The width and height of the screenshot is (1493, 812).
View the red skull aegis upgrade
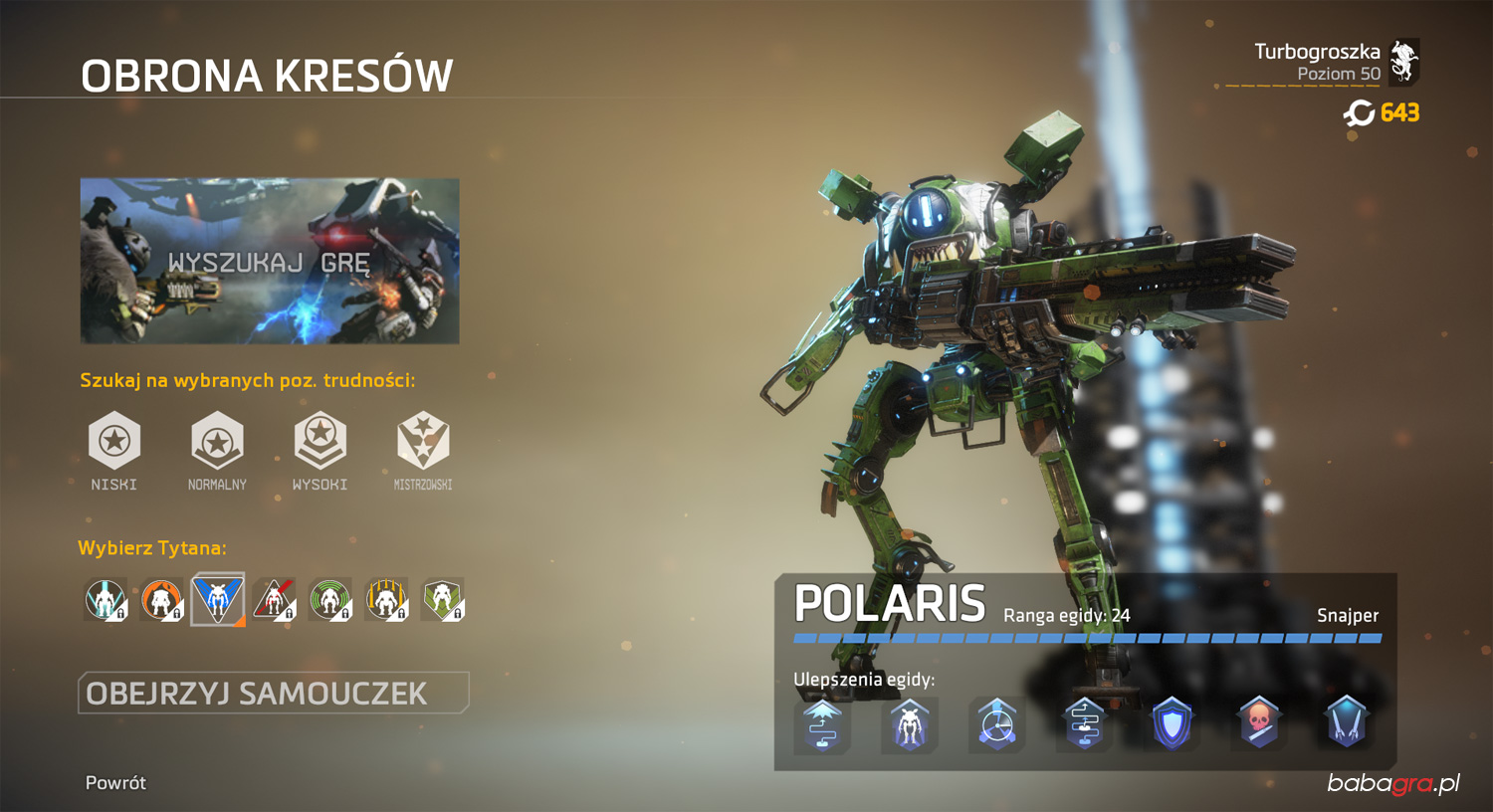tap(1259, 723)
